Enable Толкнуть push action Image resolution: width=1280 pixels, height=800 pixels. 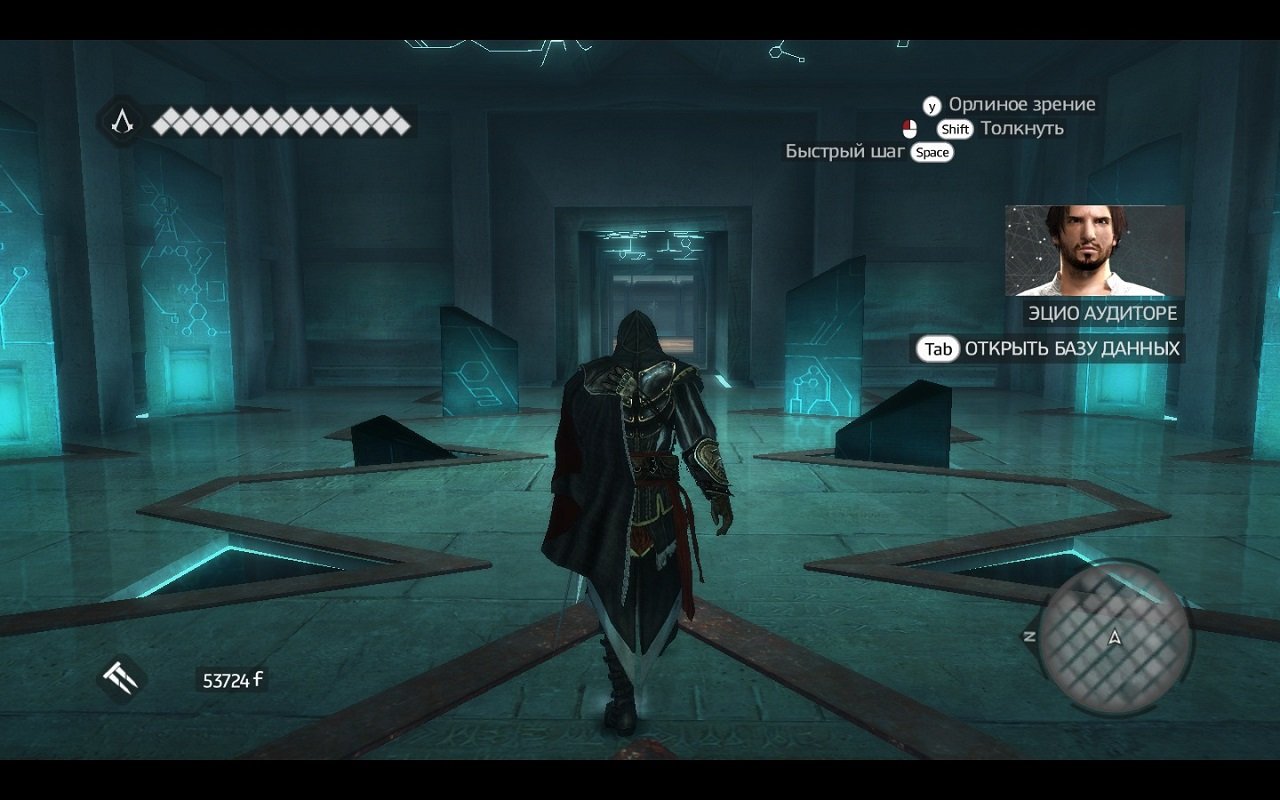[x=1023, y=129]
